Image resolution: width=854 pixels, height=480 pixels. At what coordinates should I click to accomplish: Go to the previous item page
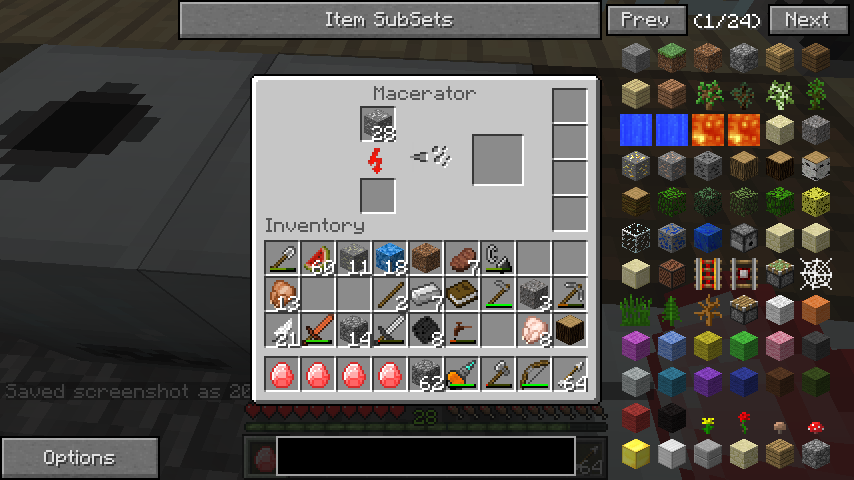pyautogui.click(x=645, y=20)
